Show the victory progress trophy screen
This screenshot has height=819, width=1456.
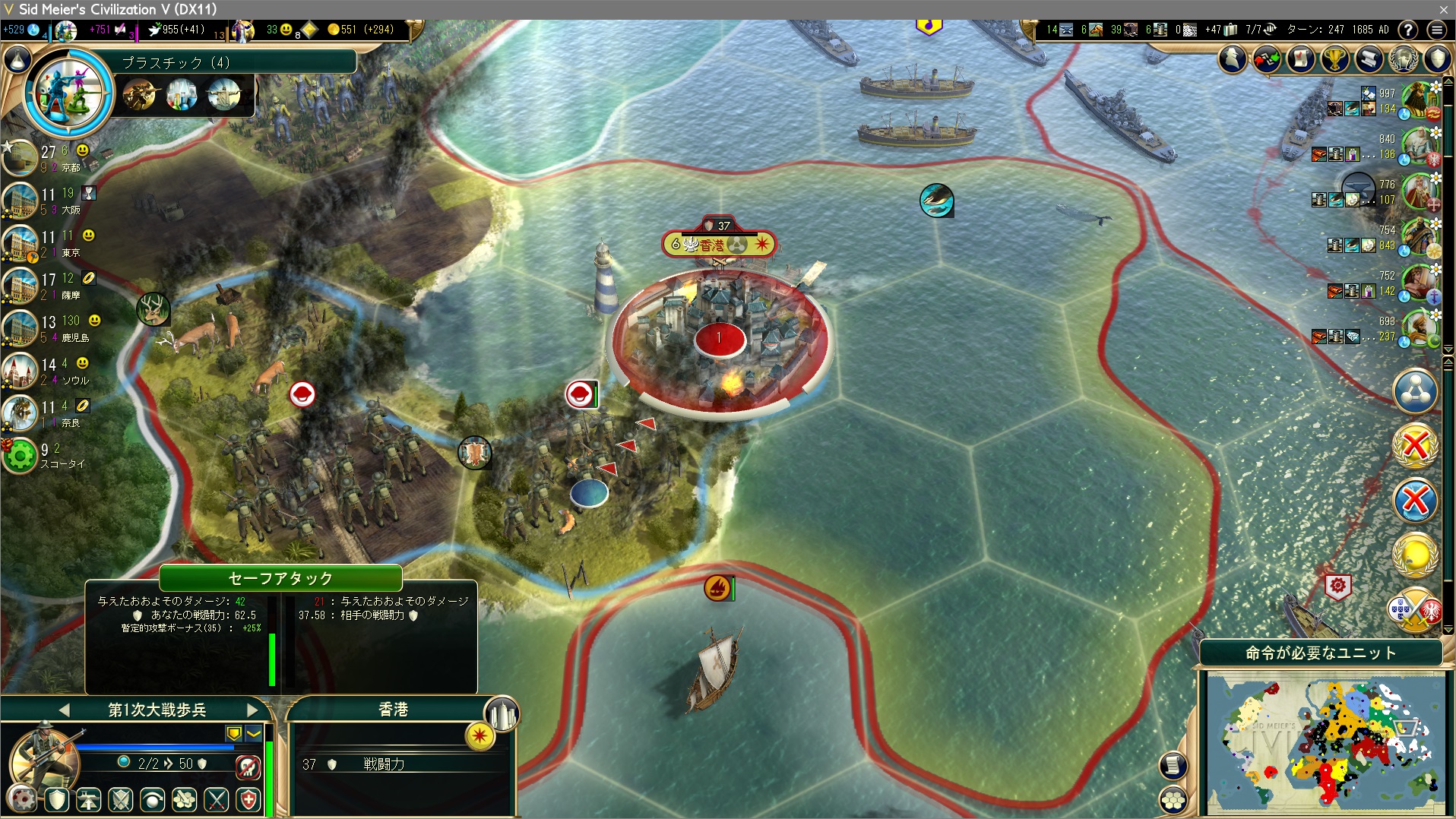1334,58
